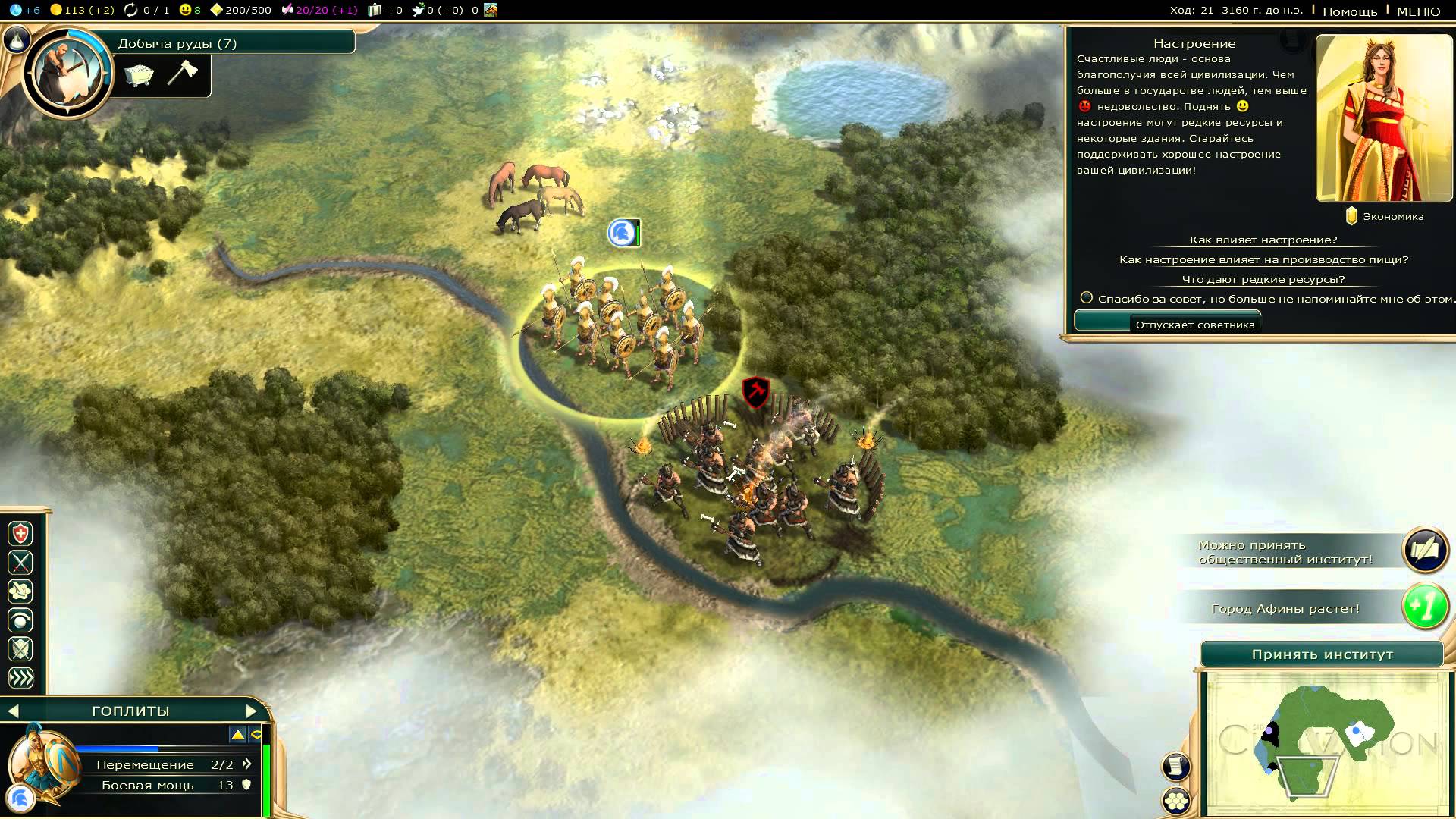Tick the don't remind me again checkbox
This screenshot has height=819, width=1456.
pos(1087,298)
